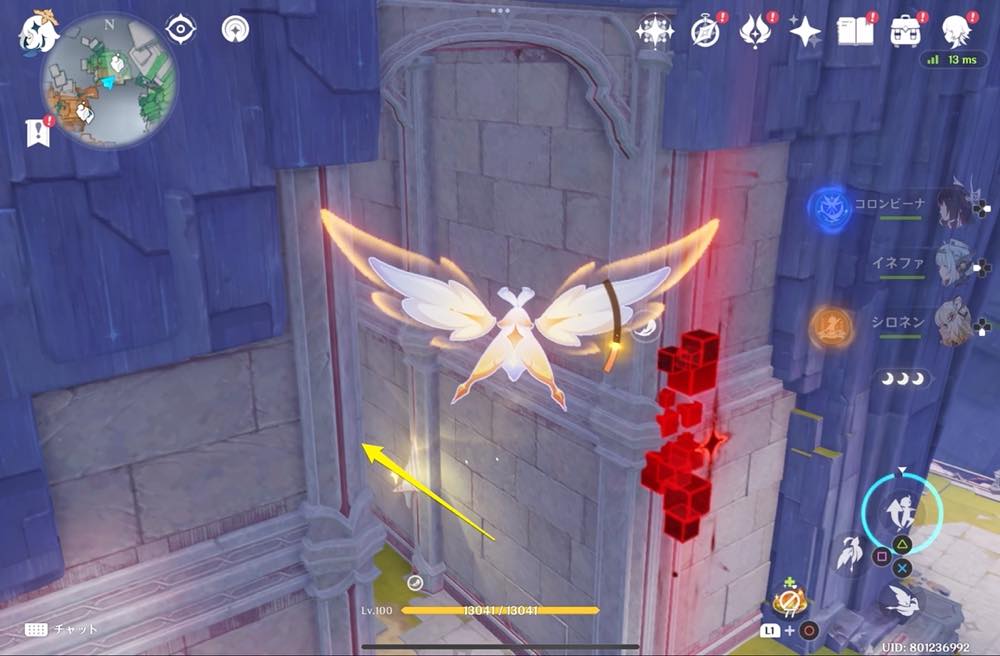The height and width of the screenshot is (656, 1000).
Task: Open the winged battle pass icon
Action: click(x=753, y=32)
